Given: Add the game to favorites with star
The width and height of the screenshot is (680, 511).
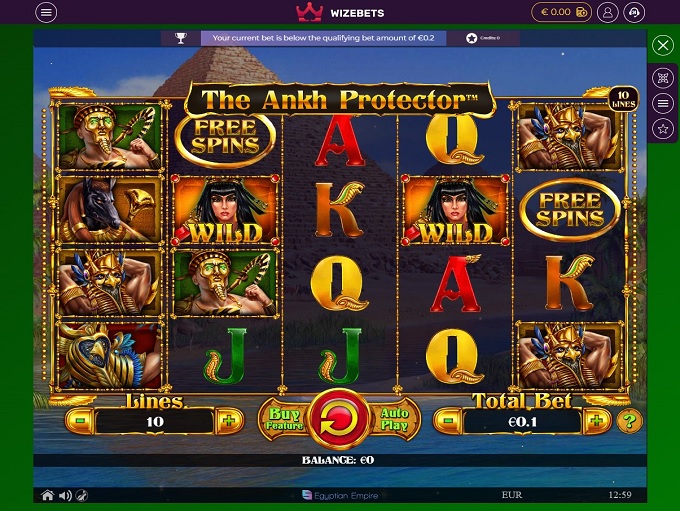Looking at the screenshot, I should 662,128.
